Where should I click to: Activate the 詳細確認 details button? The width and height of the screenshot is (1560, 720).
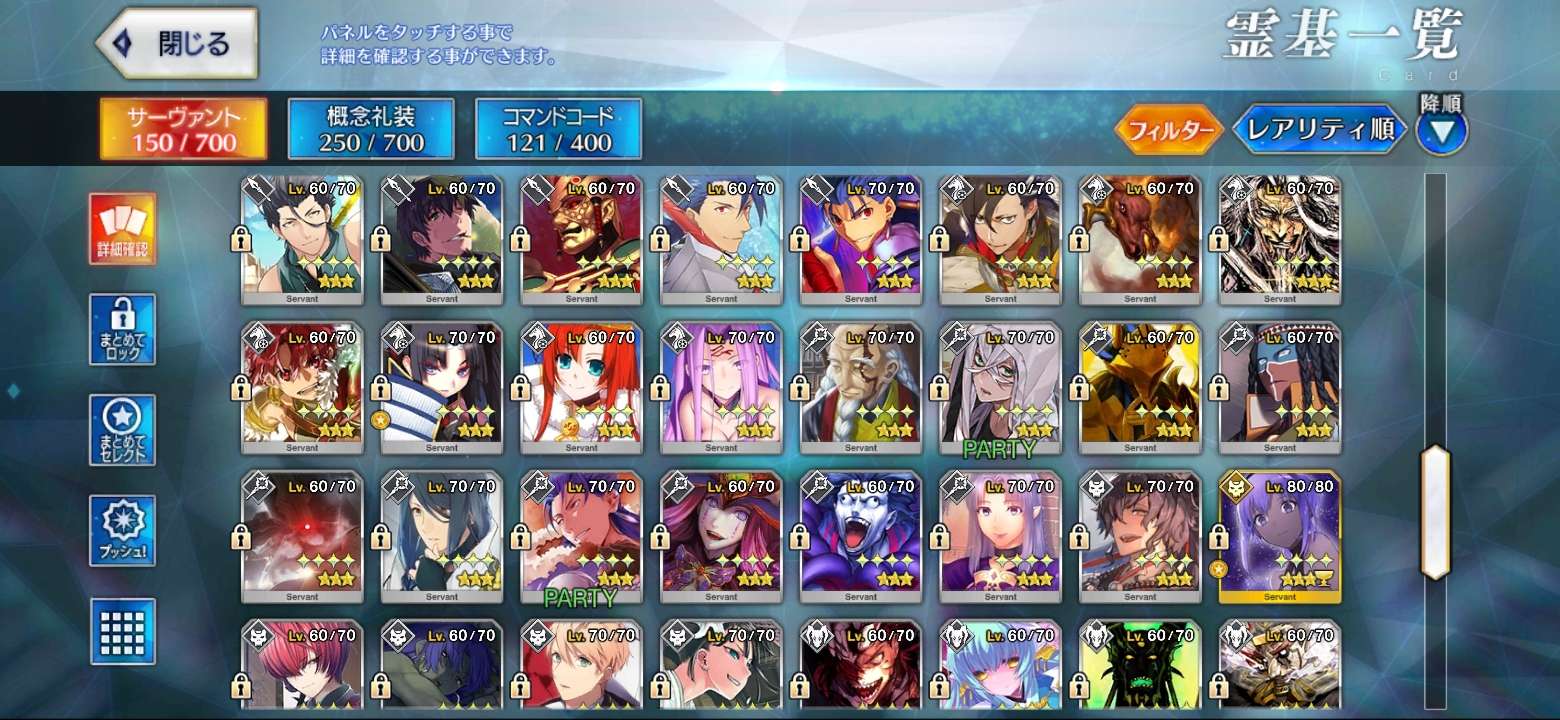(122, 229)
